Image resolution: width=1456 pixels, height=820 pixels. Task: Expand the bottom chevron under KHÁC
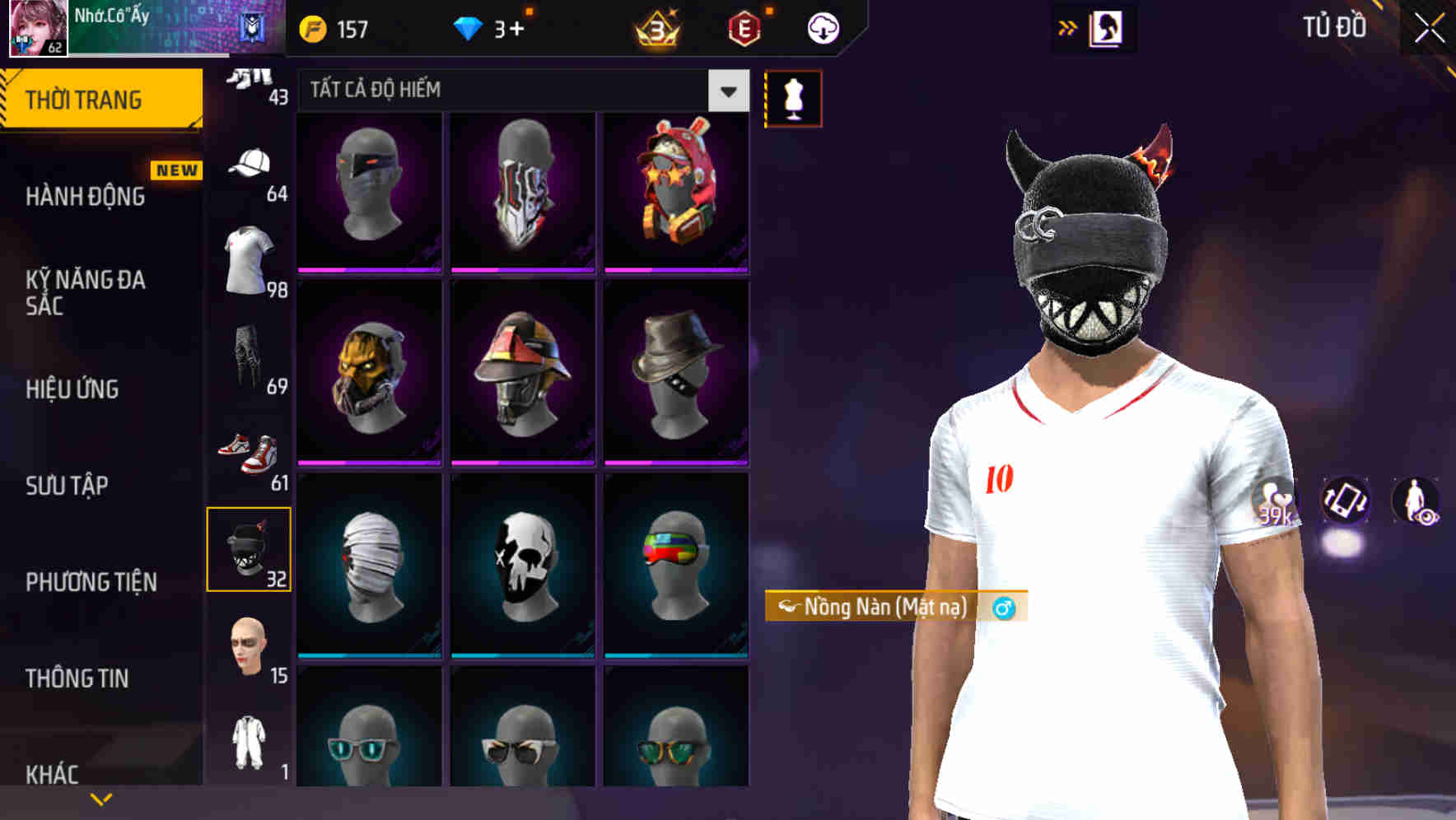click(100, 798)
